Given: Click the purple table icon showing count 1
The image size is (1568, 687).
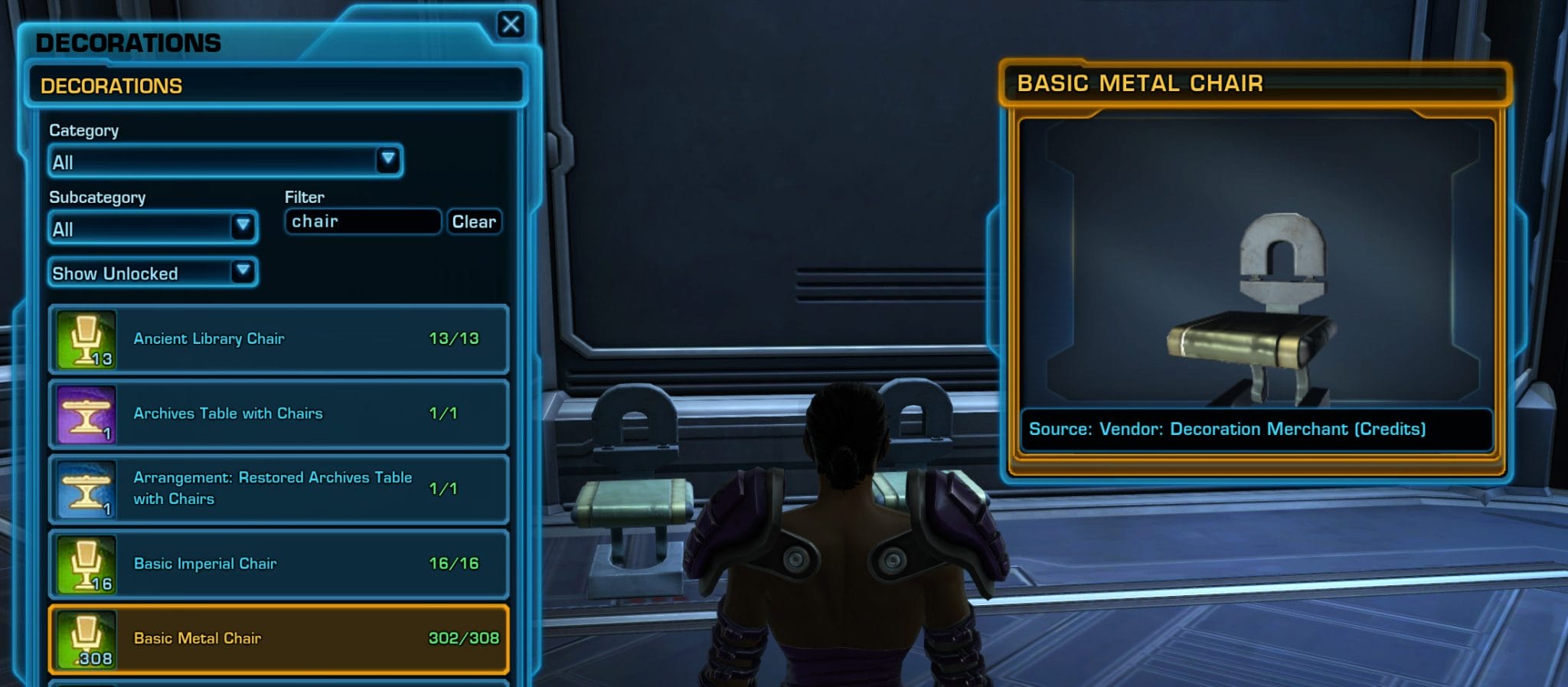Looking at the screenshot, I should coord(86,414).
